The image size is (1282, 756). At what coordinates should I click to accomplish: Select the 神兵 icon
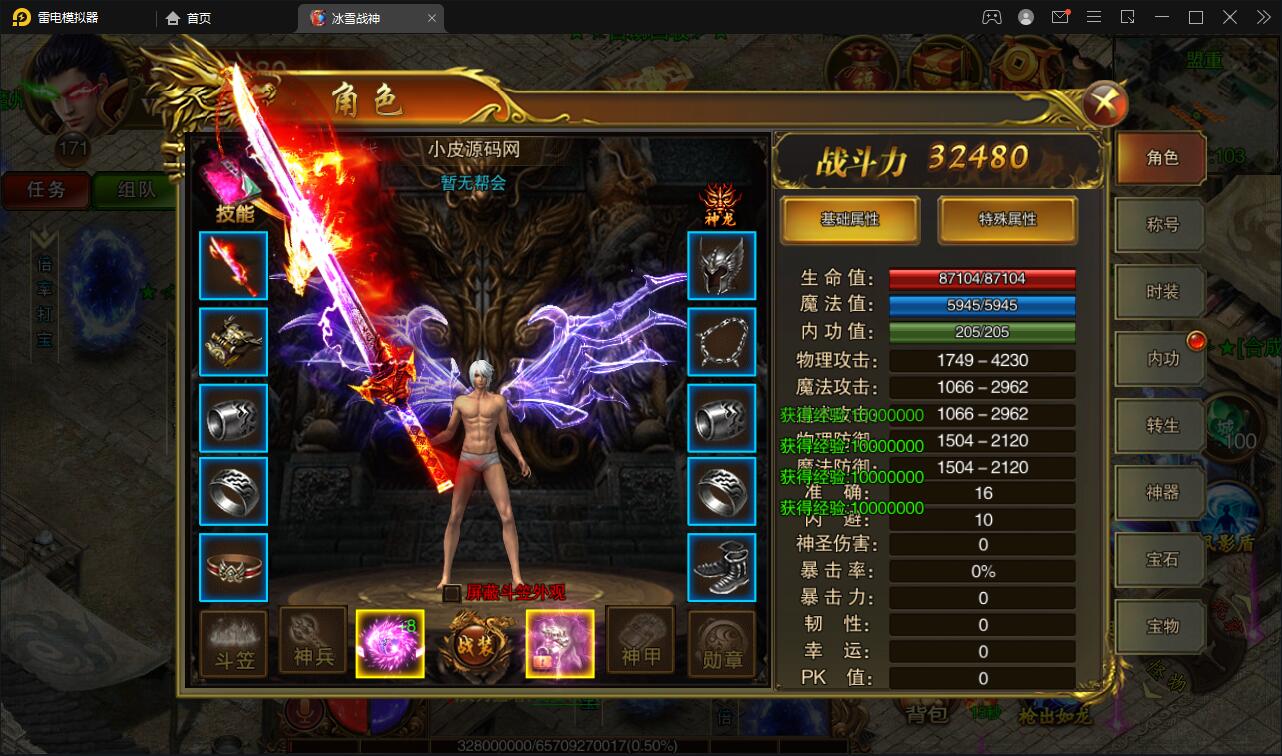coord(312,643)
